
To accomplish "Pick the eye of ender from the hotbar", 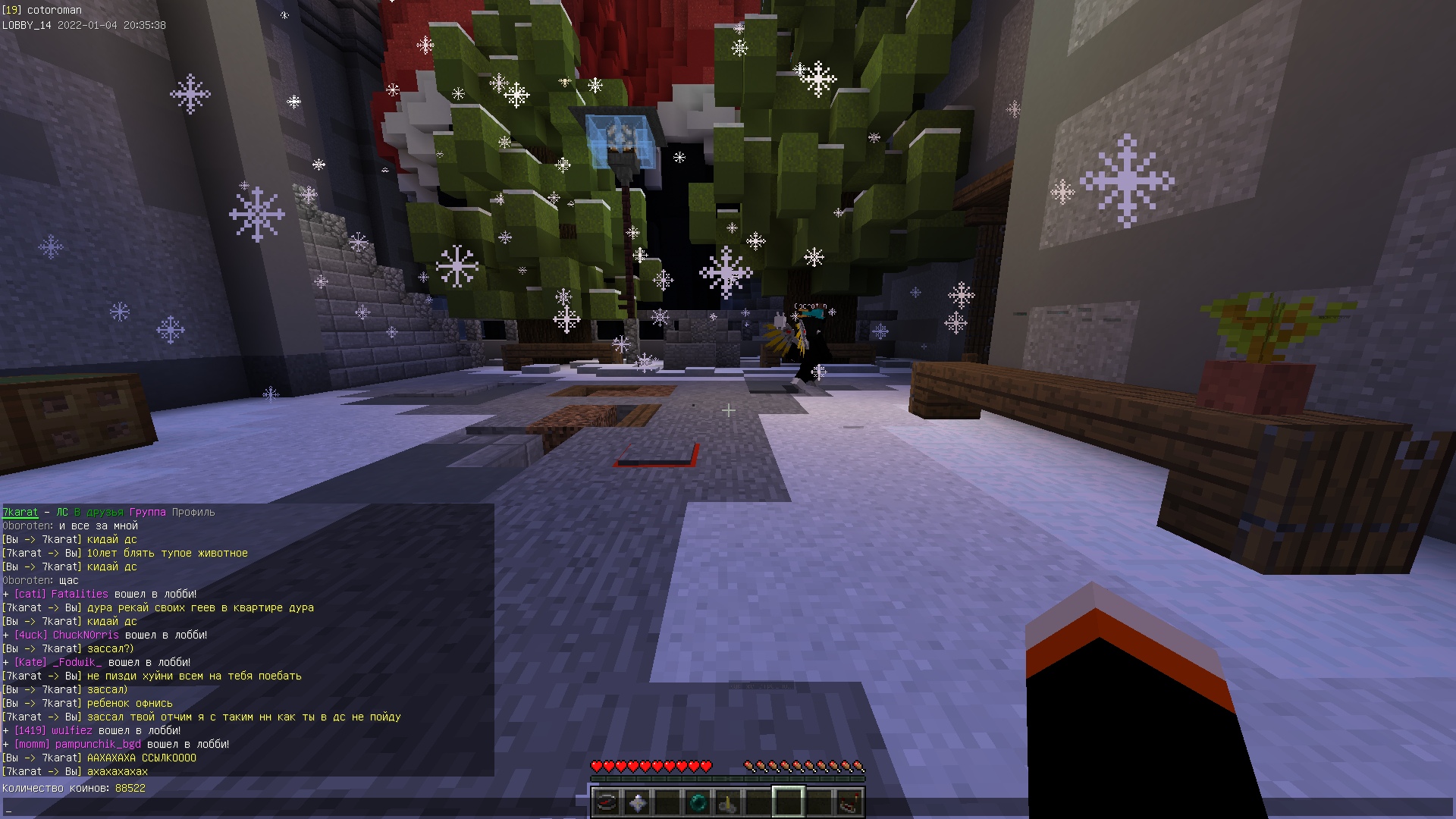I will 698,802.
